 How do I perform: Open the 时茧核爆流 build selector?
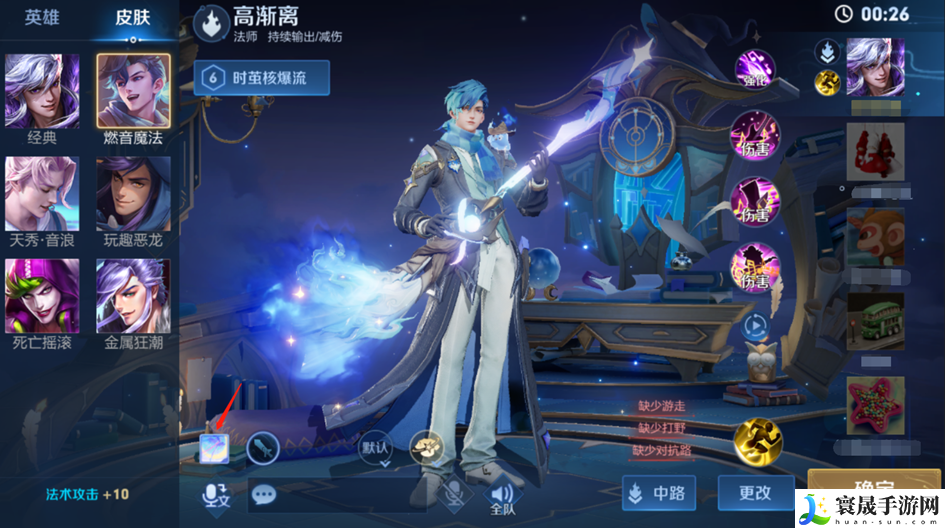point(261,77)
